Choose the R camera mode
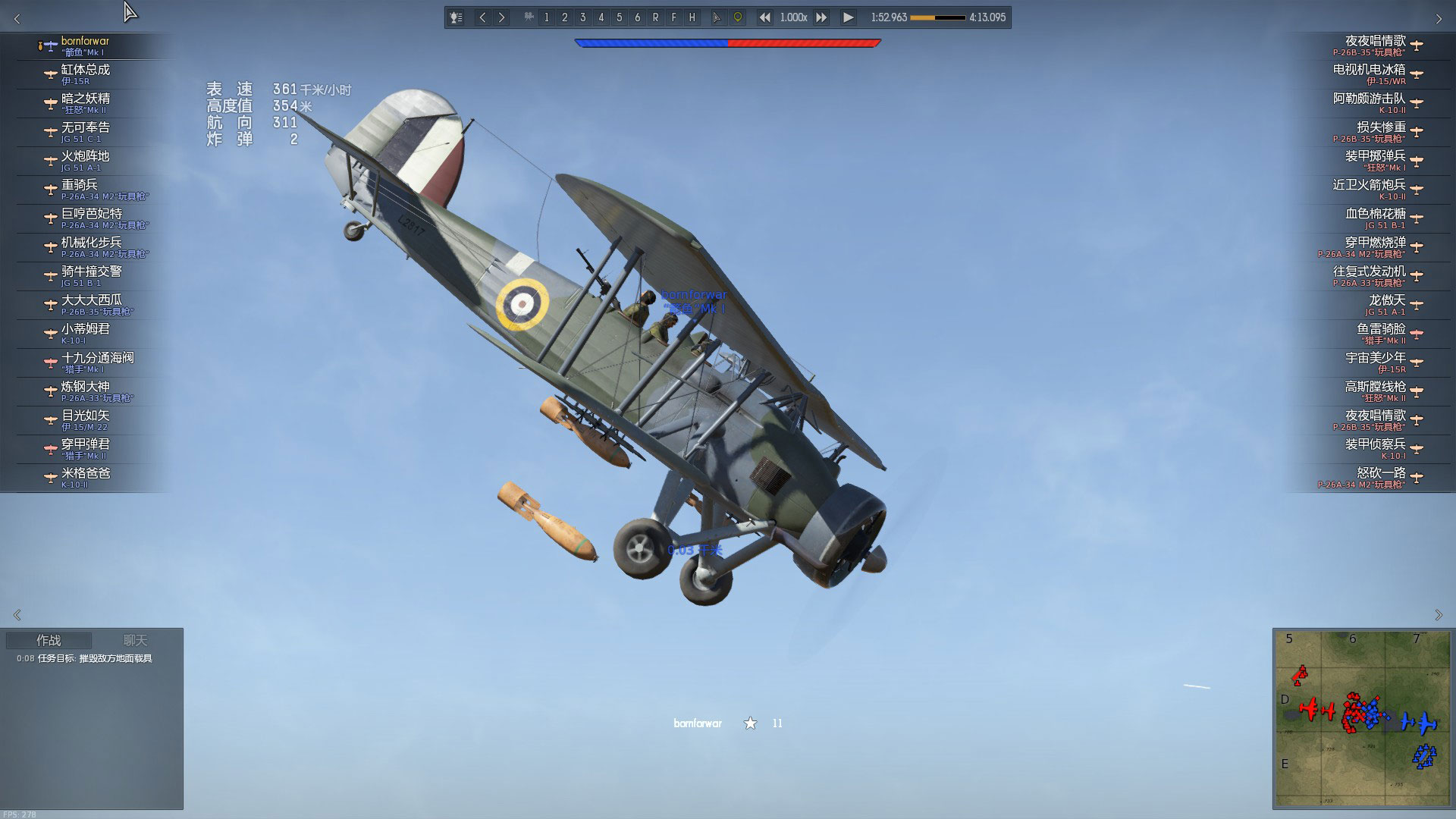This screenshot has width=1456, height=819. pyautogui.click(x=655, y=17)
